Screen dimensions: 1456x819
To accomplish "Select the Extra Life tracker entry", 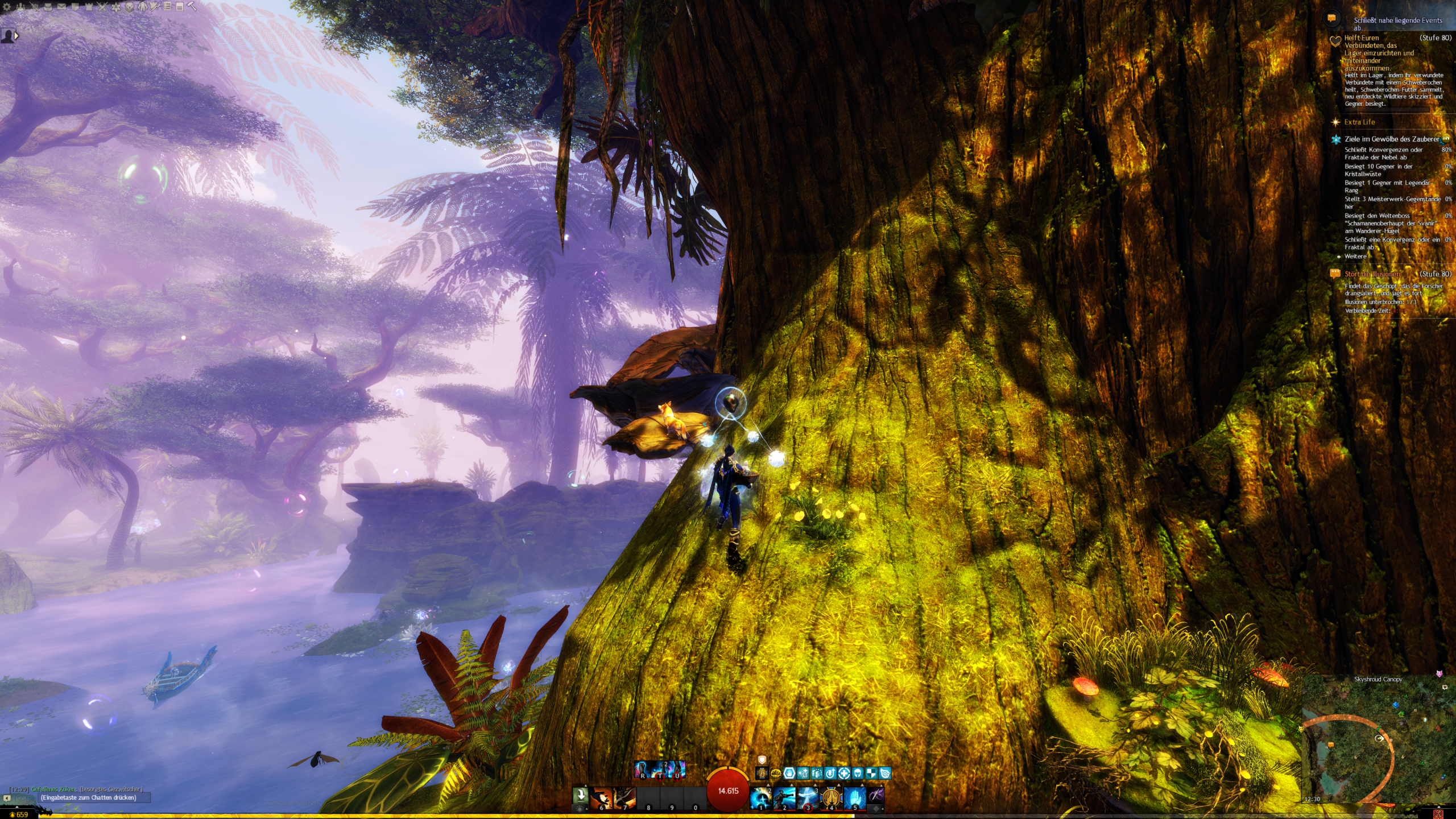I will [x=1359, y=122].
